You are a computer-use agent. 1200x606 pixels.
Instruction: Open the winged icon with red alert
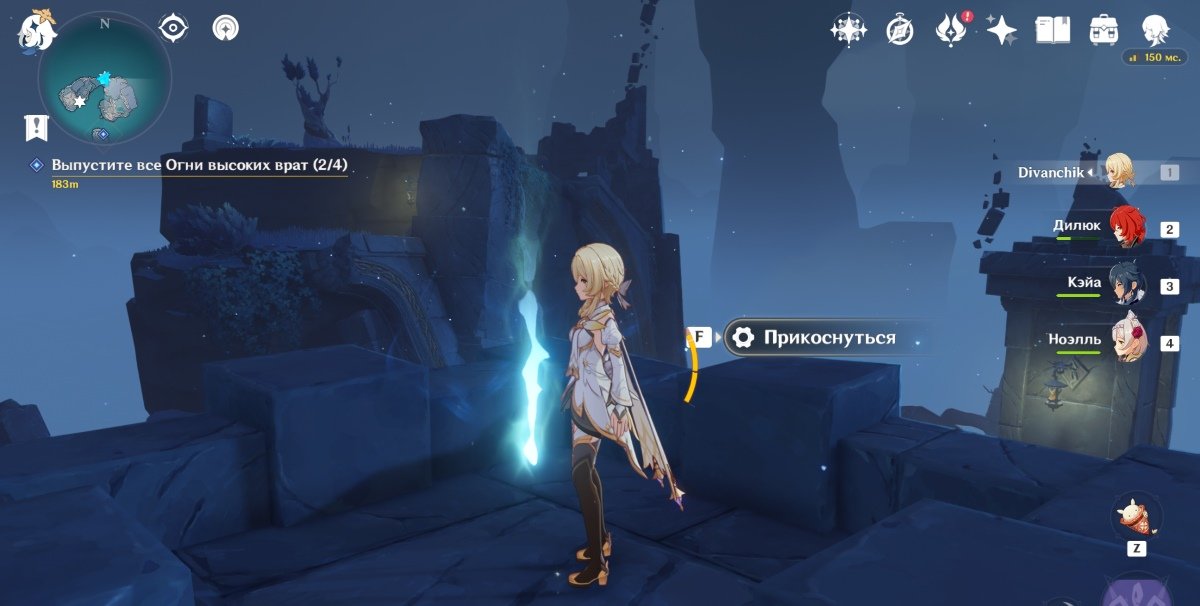tap(949, 30)
